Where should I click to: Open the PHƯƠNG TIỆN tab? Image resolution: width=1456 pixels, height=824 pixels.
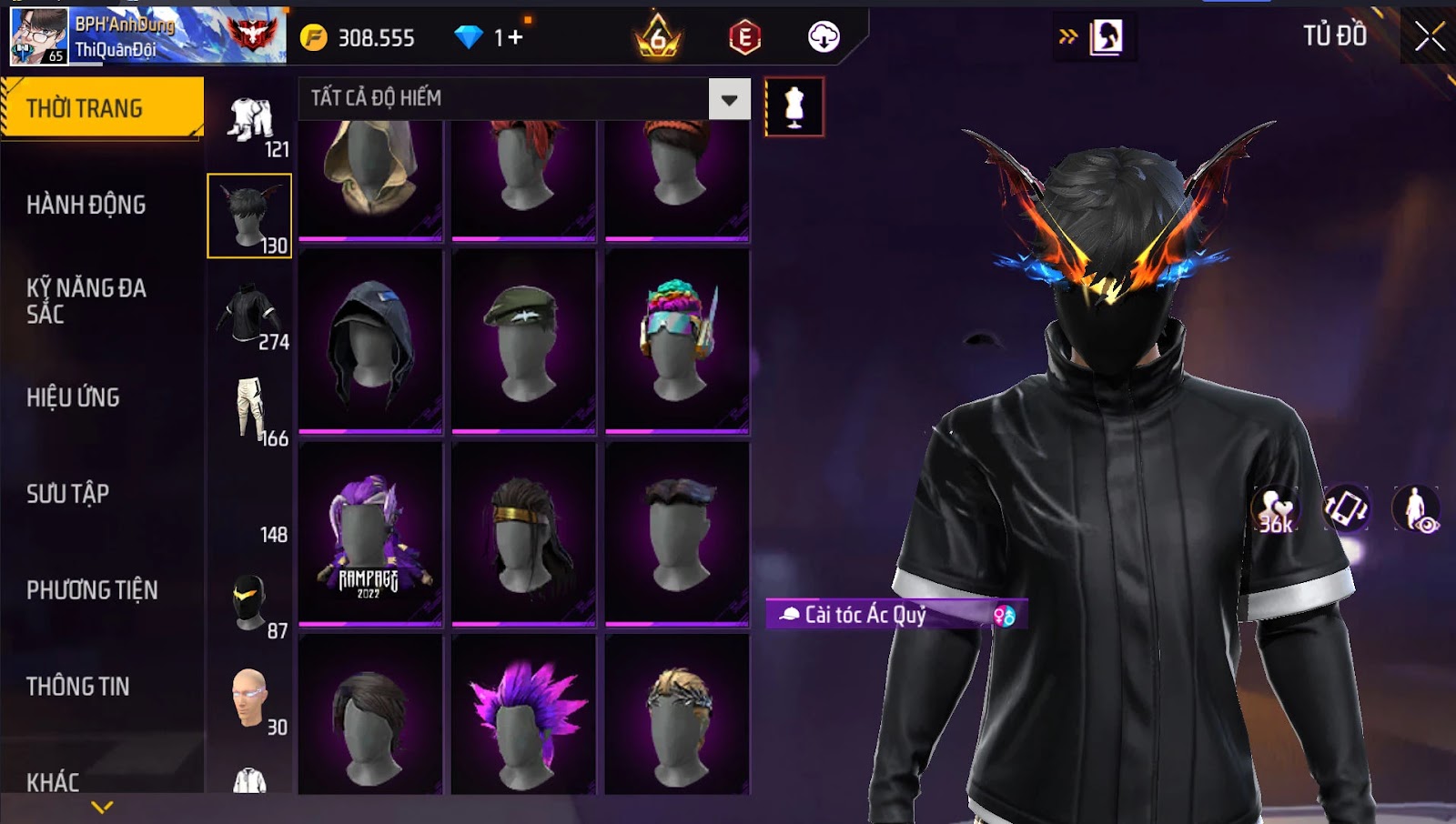click(92, 590)
